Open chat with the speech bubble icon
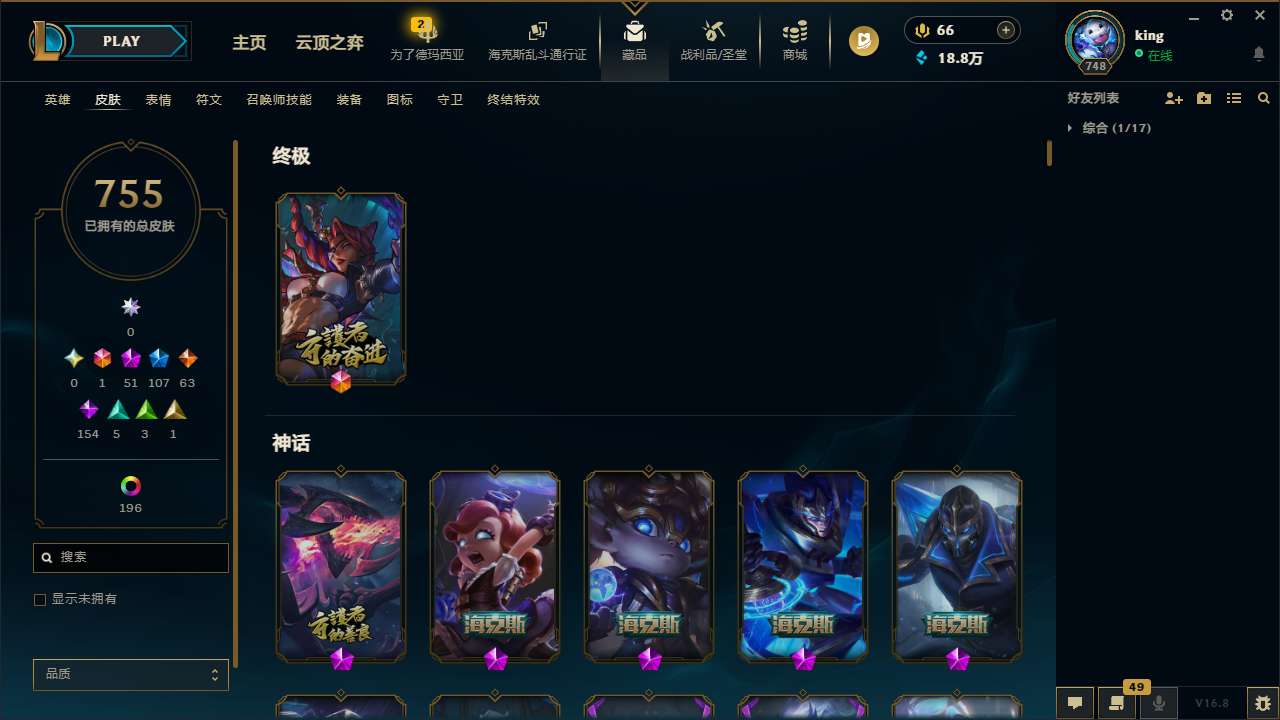 pyautogui.click(x=1074, y=703)
